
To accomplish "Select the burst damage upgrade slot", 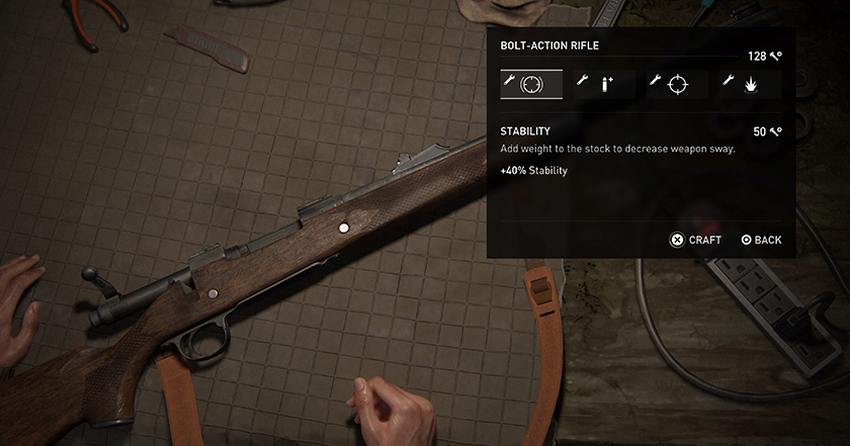I will [x=749, y=84].
